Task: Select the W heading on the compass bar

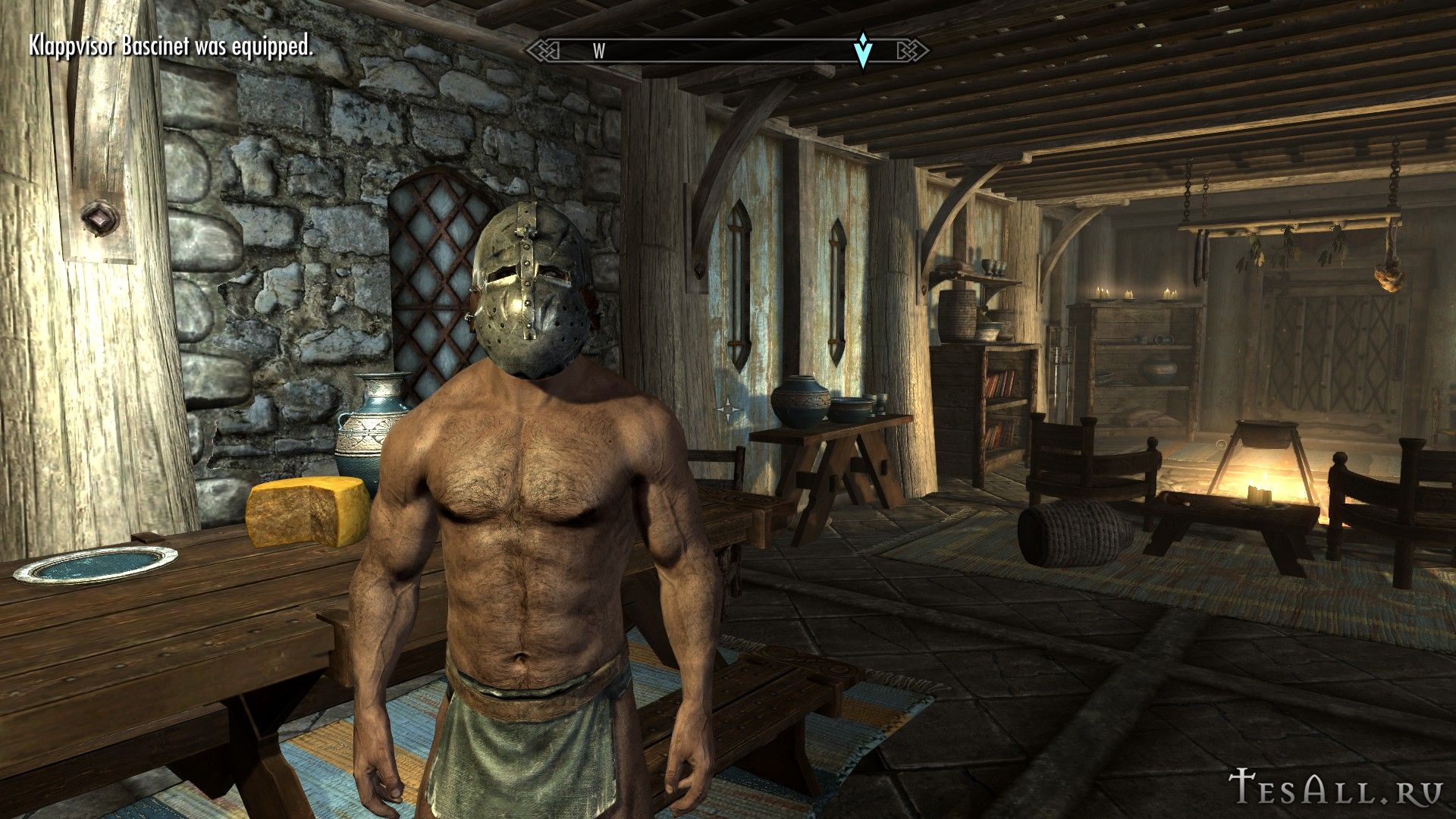Action: tap(599, 52)
